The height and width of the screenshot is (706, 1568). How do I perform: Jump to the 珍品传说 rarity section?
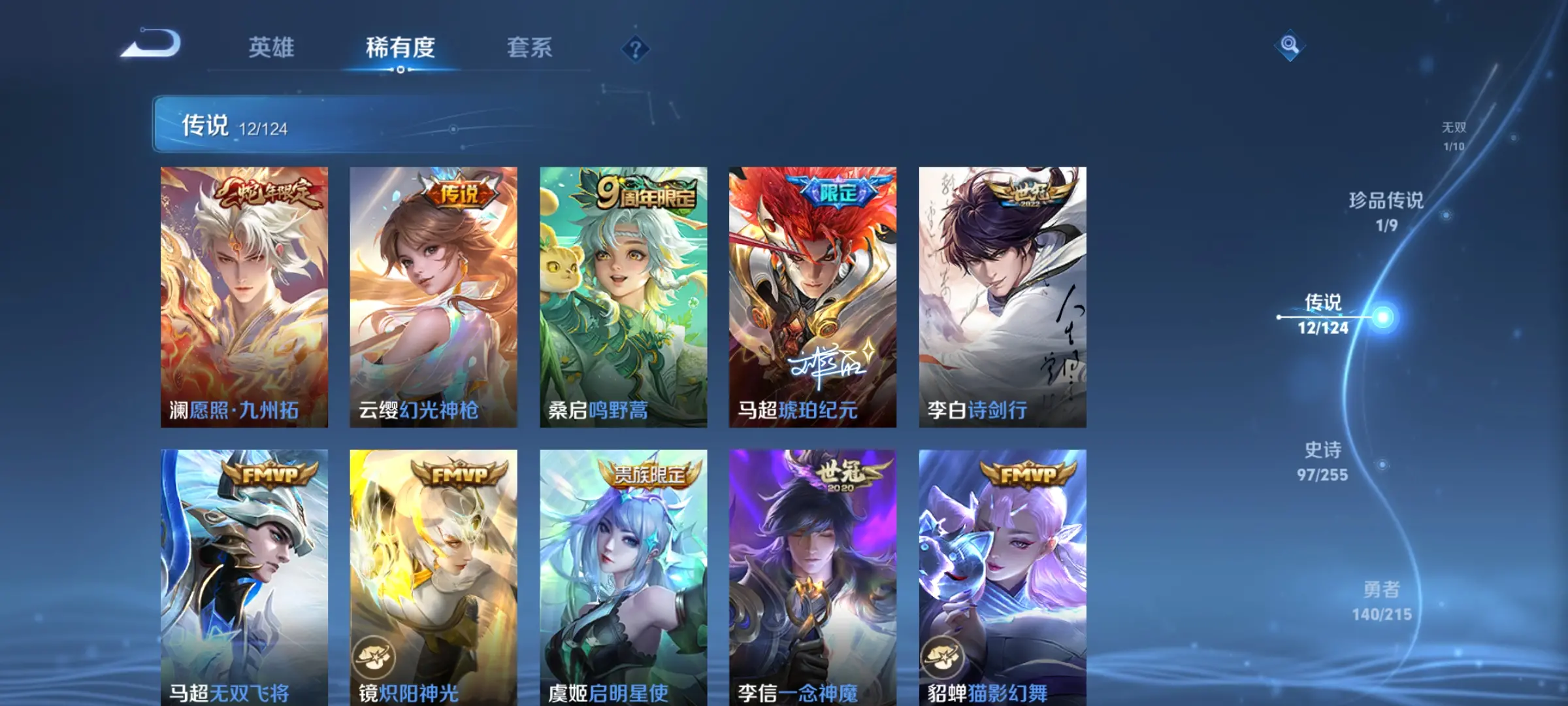pos(1386,211)
